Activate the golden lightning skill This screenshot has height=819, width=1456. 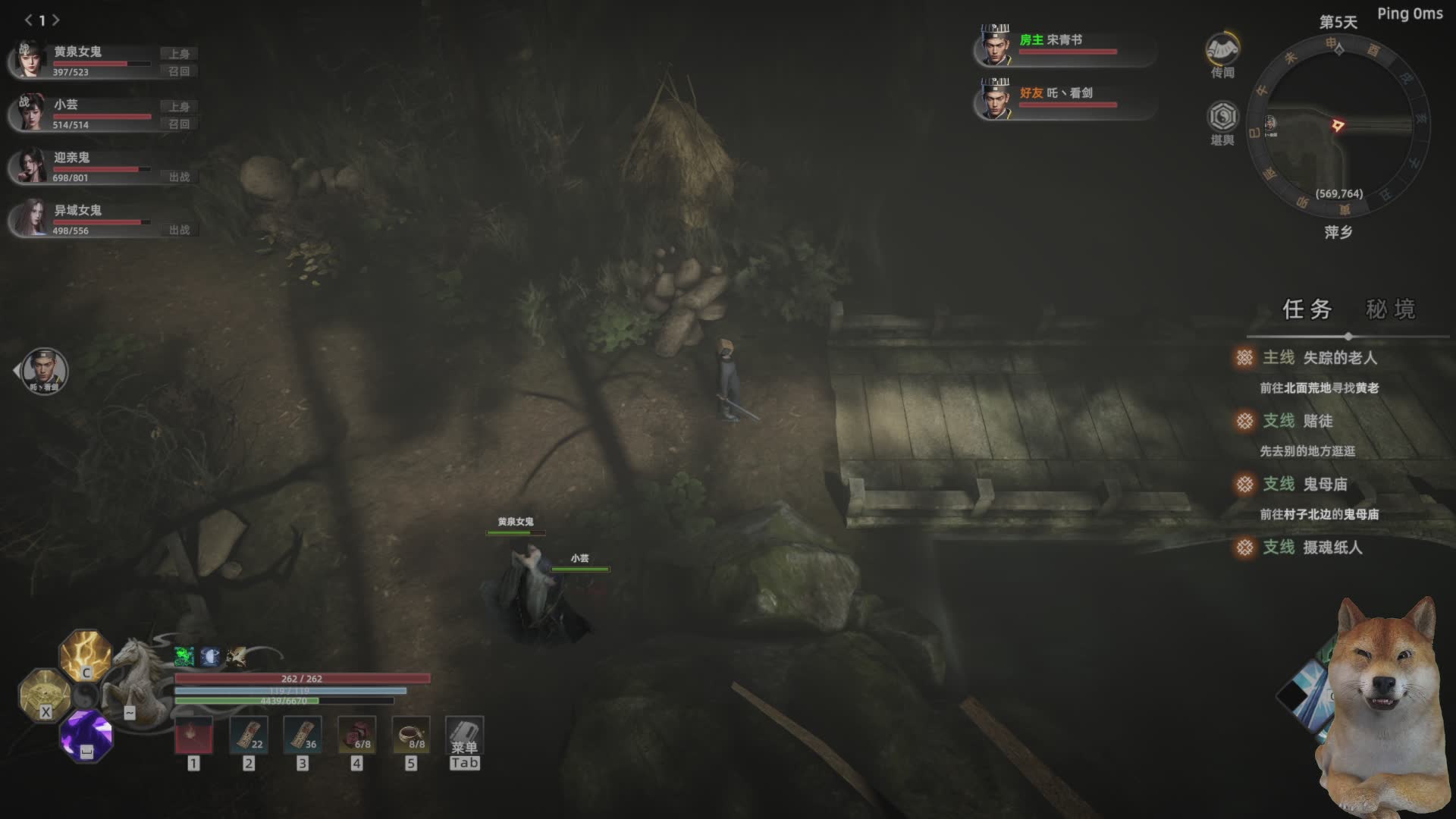pyautogui.click(x=86, y=655)
